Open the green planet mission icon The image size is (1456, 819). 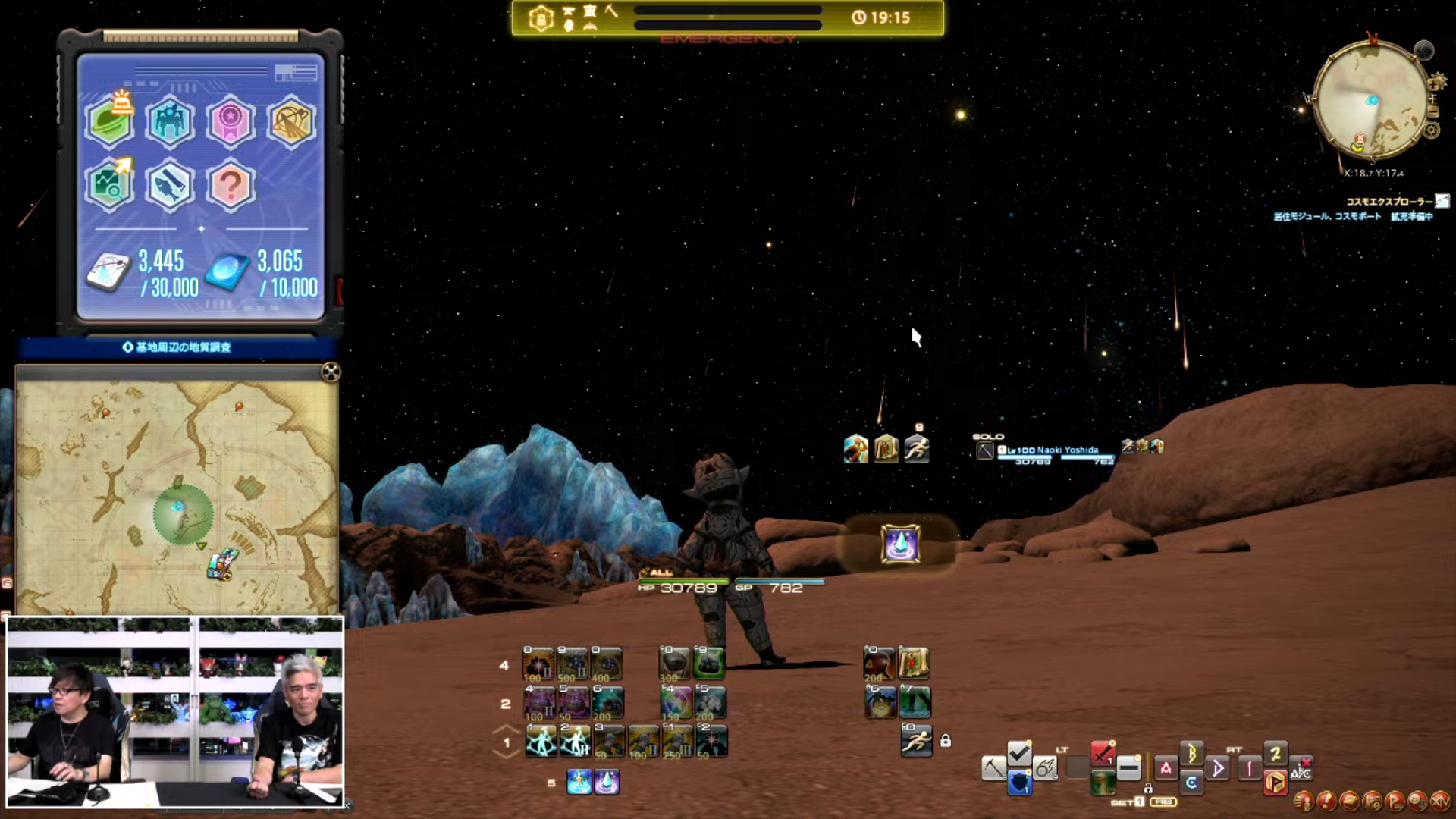pos(110,121)
